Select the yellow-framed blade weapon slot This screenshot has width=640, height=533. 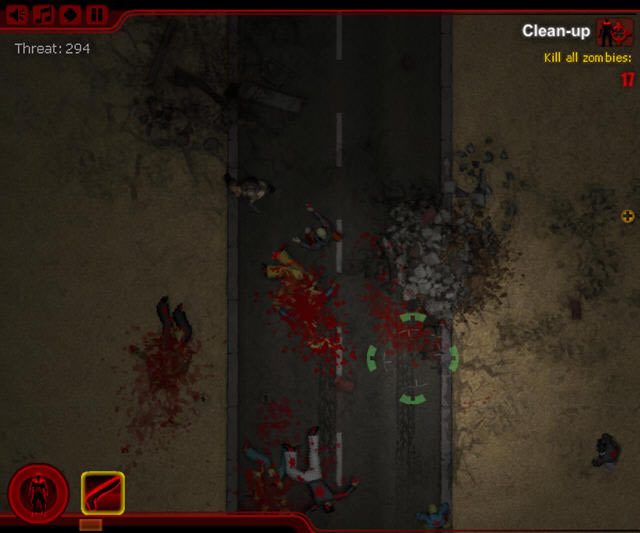point(102,493)
